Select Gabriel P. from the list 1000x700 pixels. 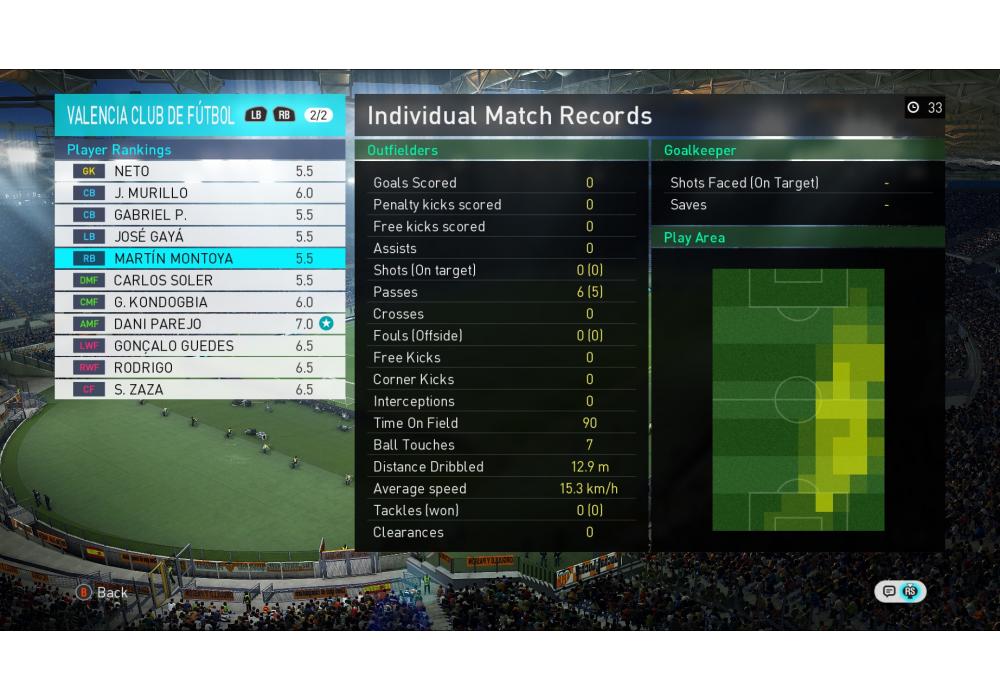click(200, 215)
